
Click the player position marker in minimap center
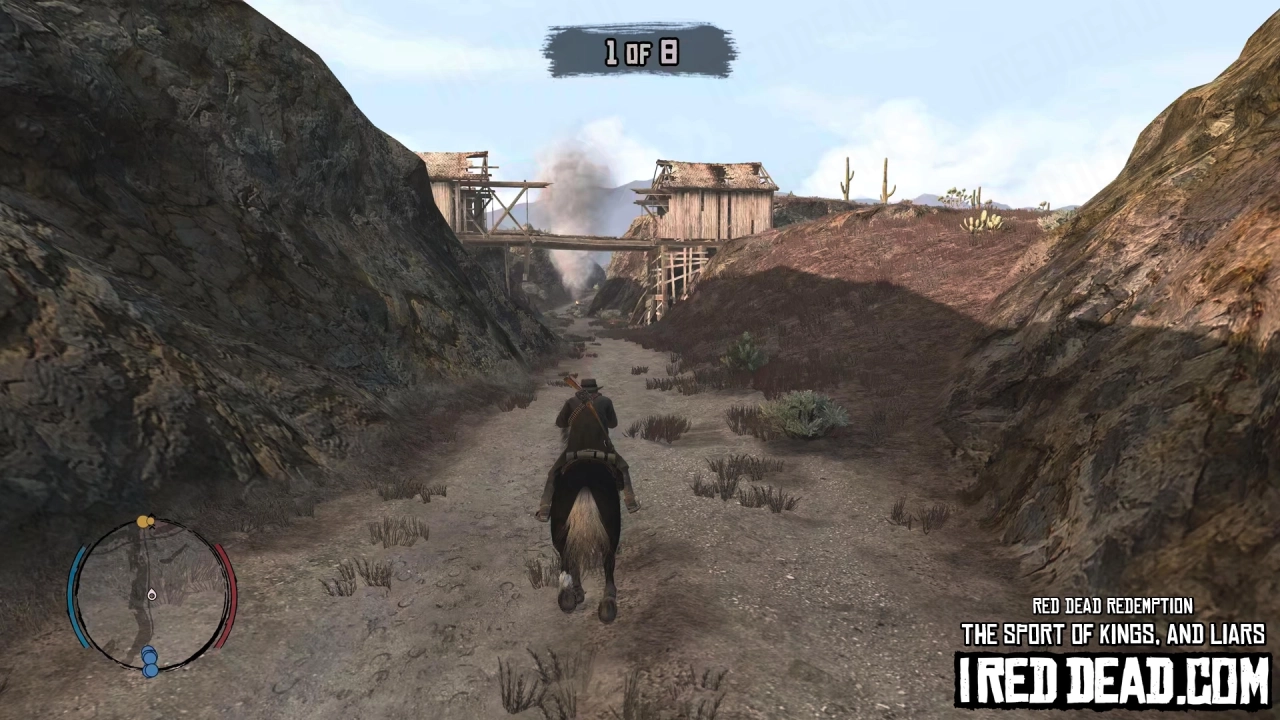click(152, 596)
